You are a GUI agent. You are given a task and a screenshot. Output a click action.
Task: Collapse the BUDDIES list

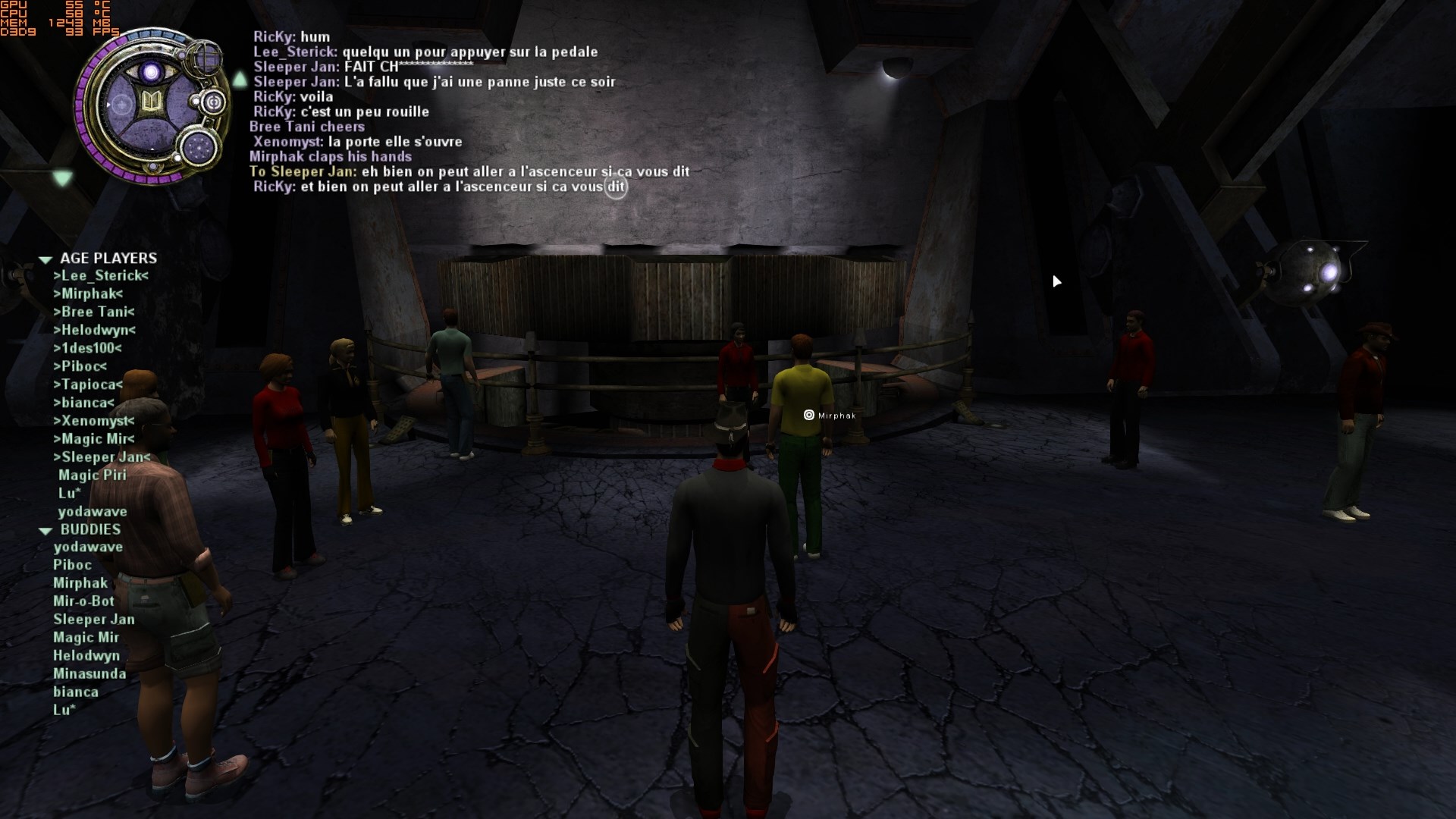[45, 531]
